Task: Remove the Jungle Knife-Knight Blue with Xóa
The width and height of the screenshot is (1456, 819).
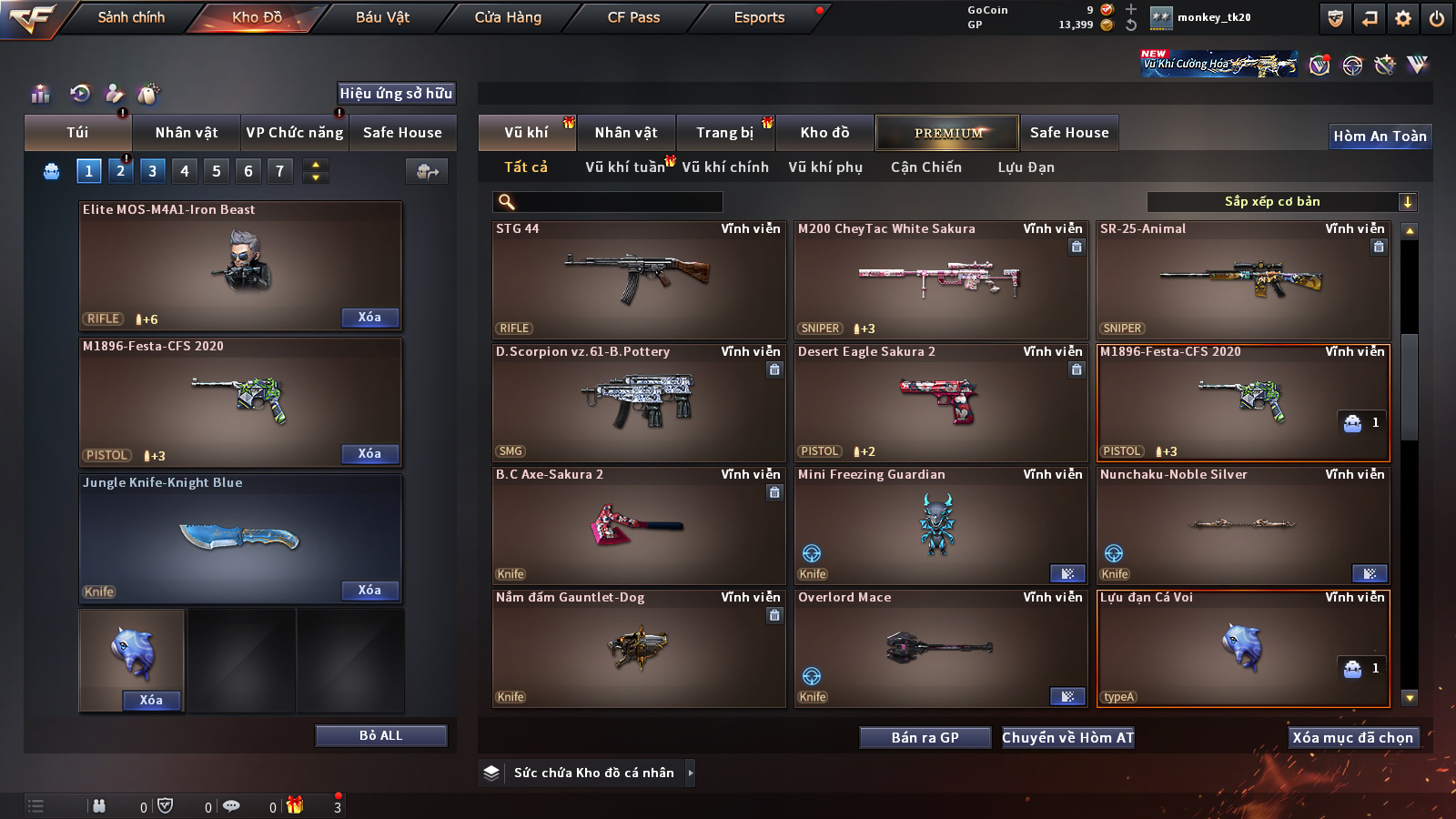Action: coord(369,591)
